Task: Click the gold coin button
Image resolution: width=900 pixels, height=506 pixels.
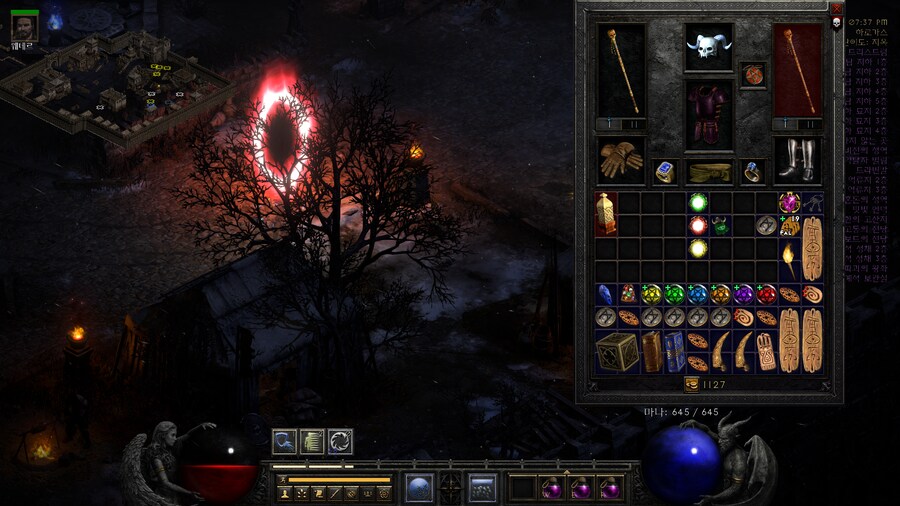Action: pos(691,383)
